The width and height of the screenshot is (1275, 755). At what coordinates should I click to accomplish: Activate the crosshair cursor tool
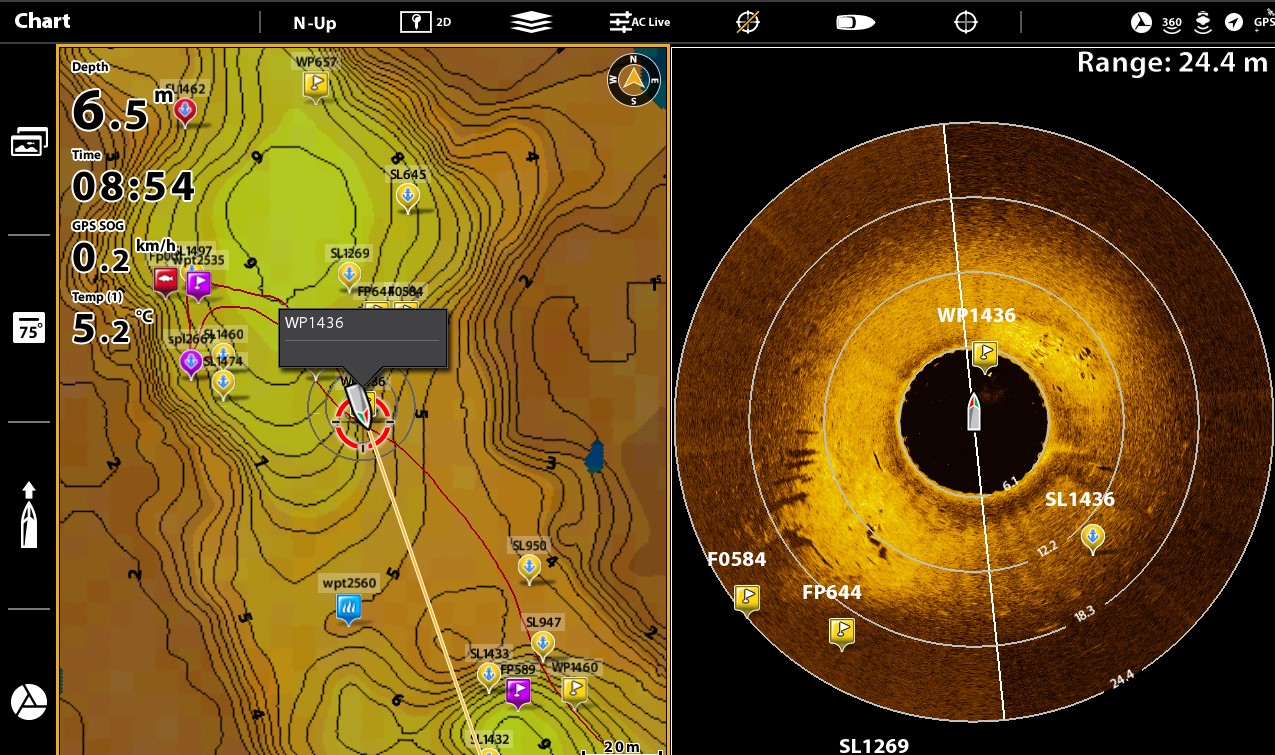(965, 22)
